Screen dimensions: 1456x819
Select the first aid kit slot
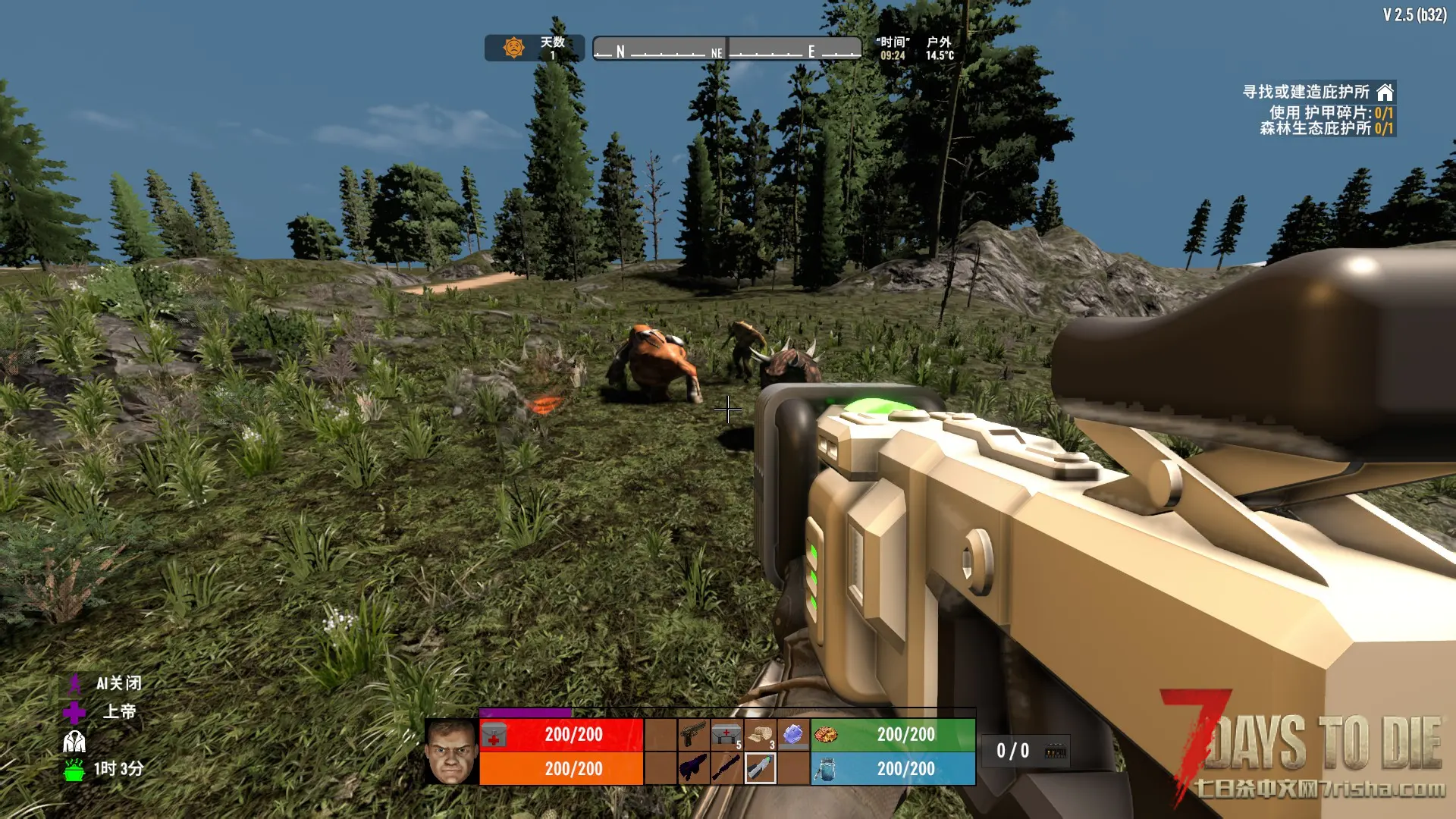click(726, 734)
